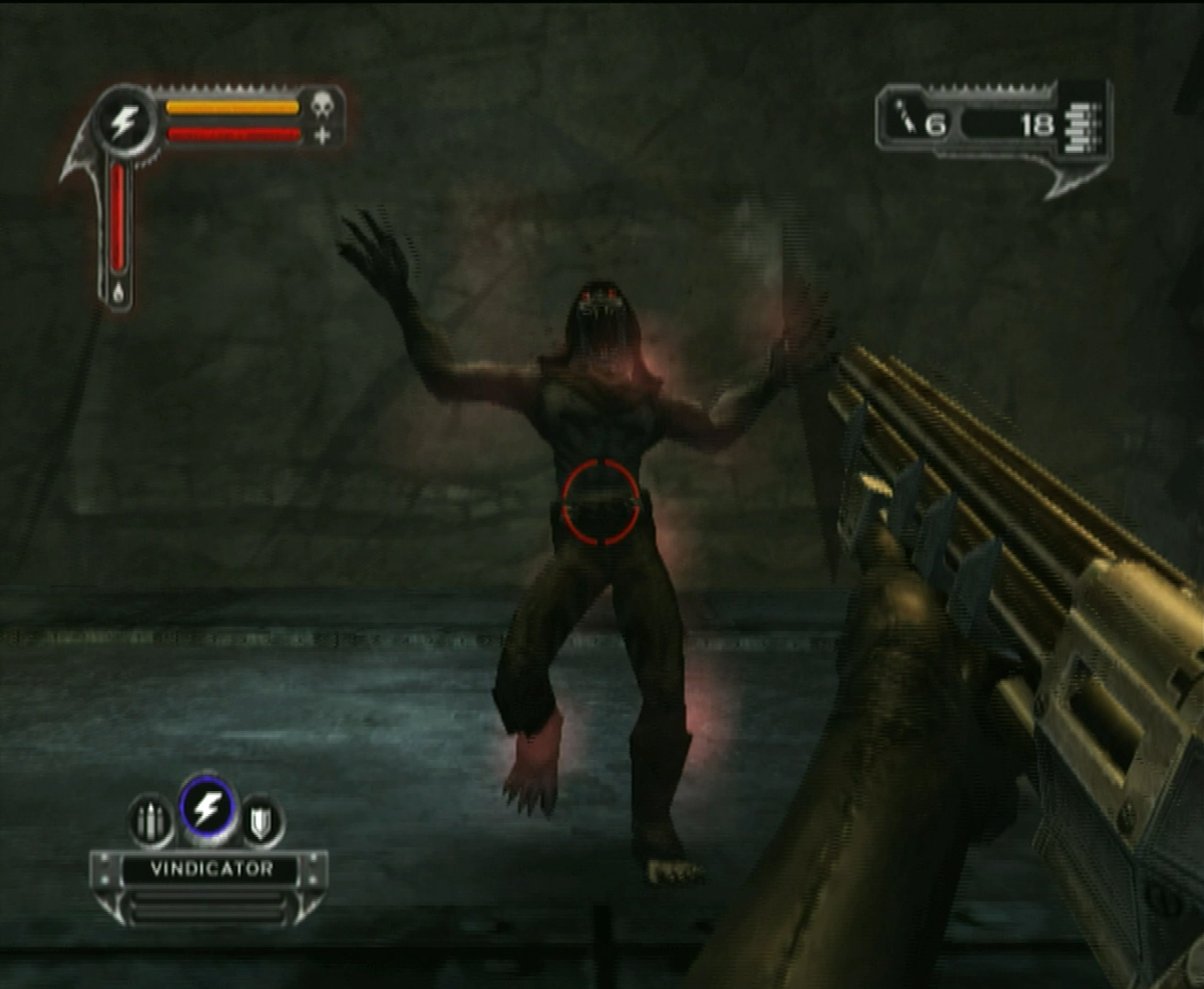
Task: Select the dynamite stick icon
Action: (x=906, y=119)
